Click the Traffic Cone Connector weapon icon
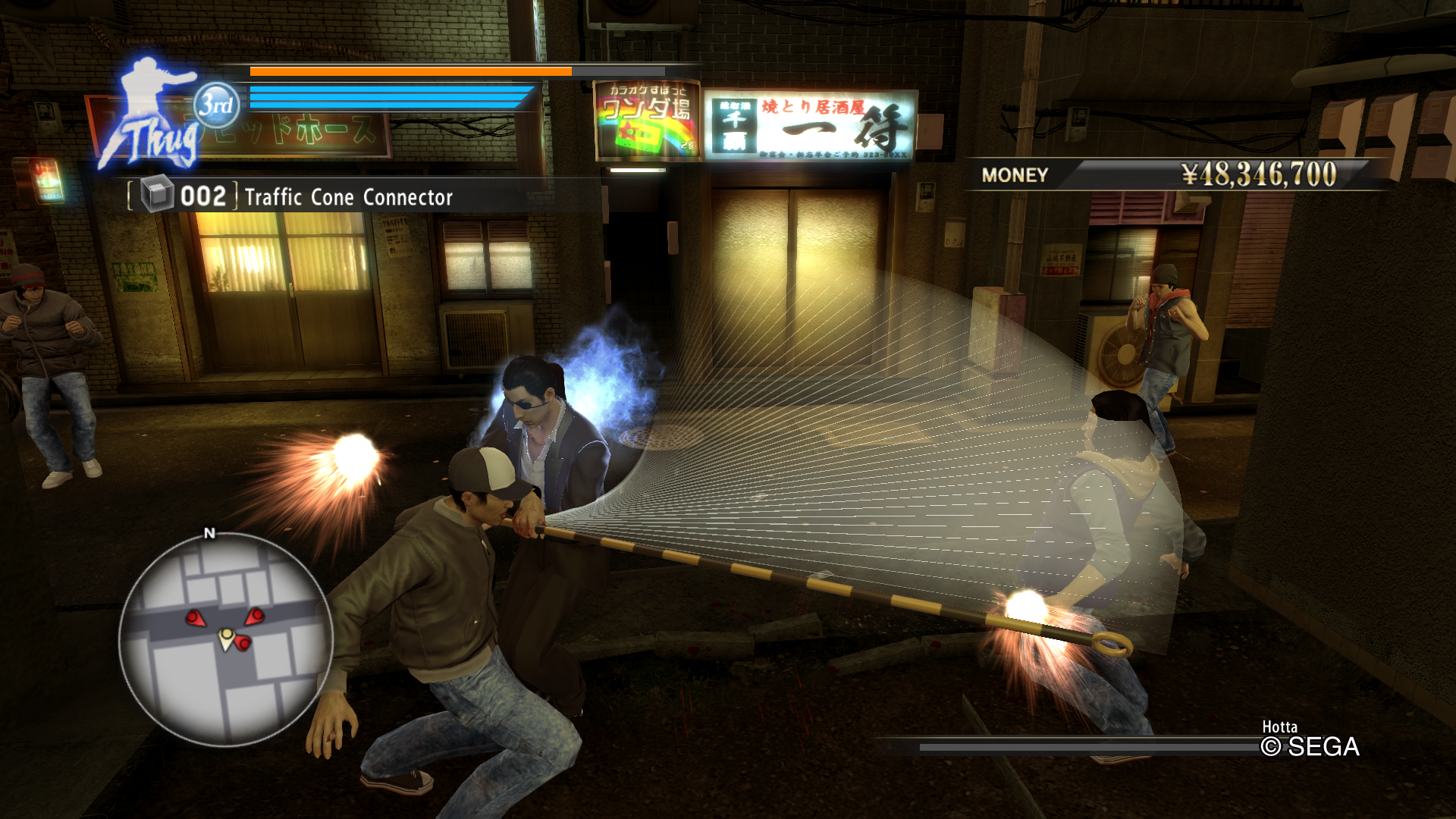 pos(158,196)
